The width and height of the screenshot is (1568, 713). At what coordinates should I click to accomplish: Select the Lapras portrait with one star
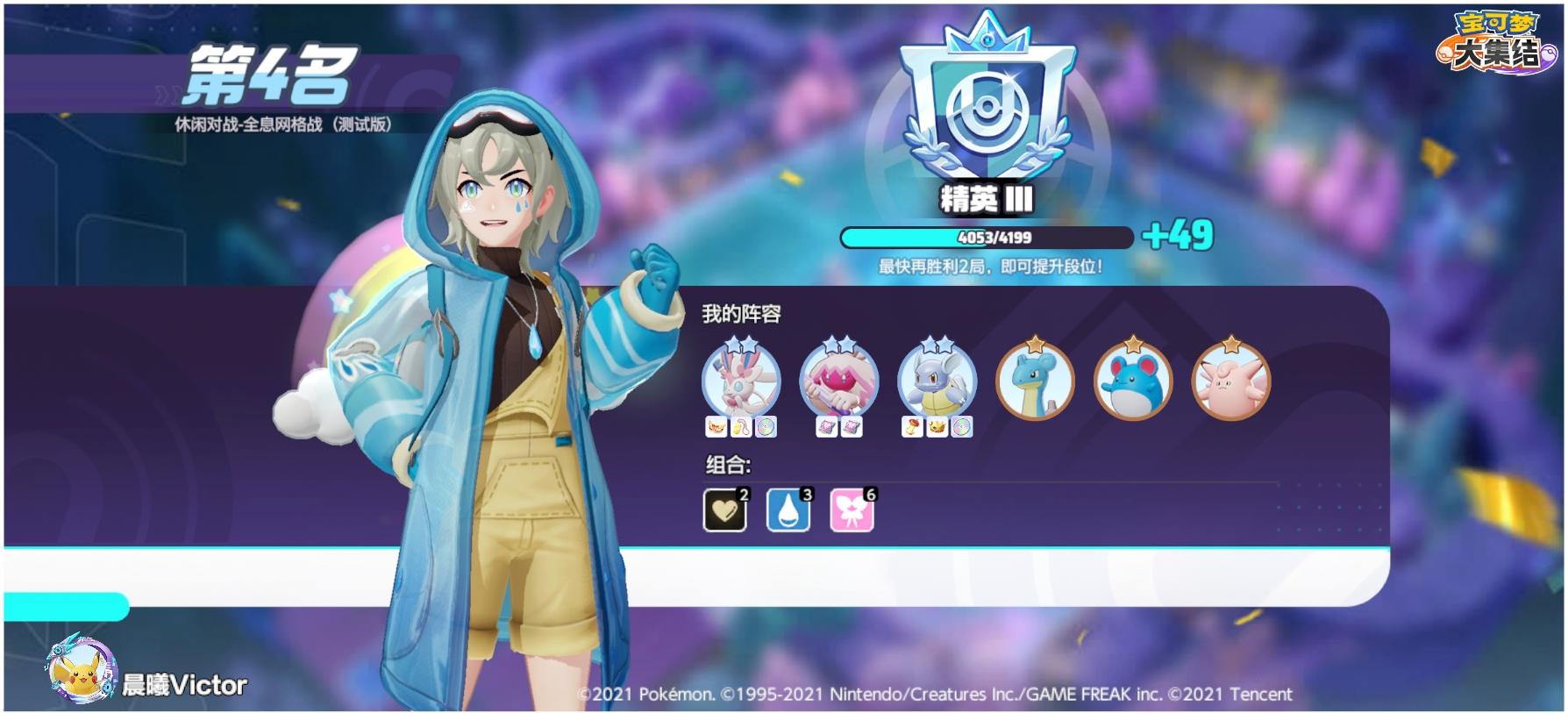(1037, 381)
